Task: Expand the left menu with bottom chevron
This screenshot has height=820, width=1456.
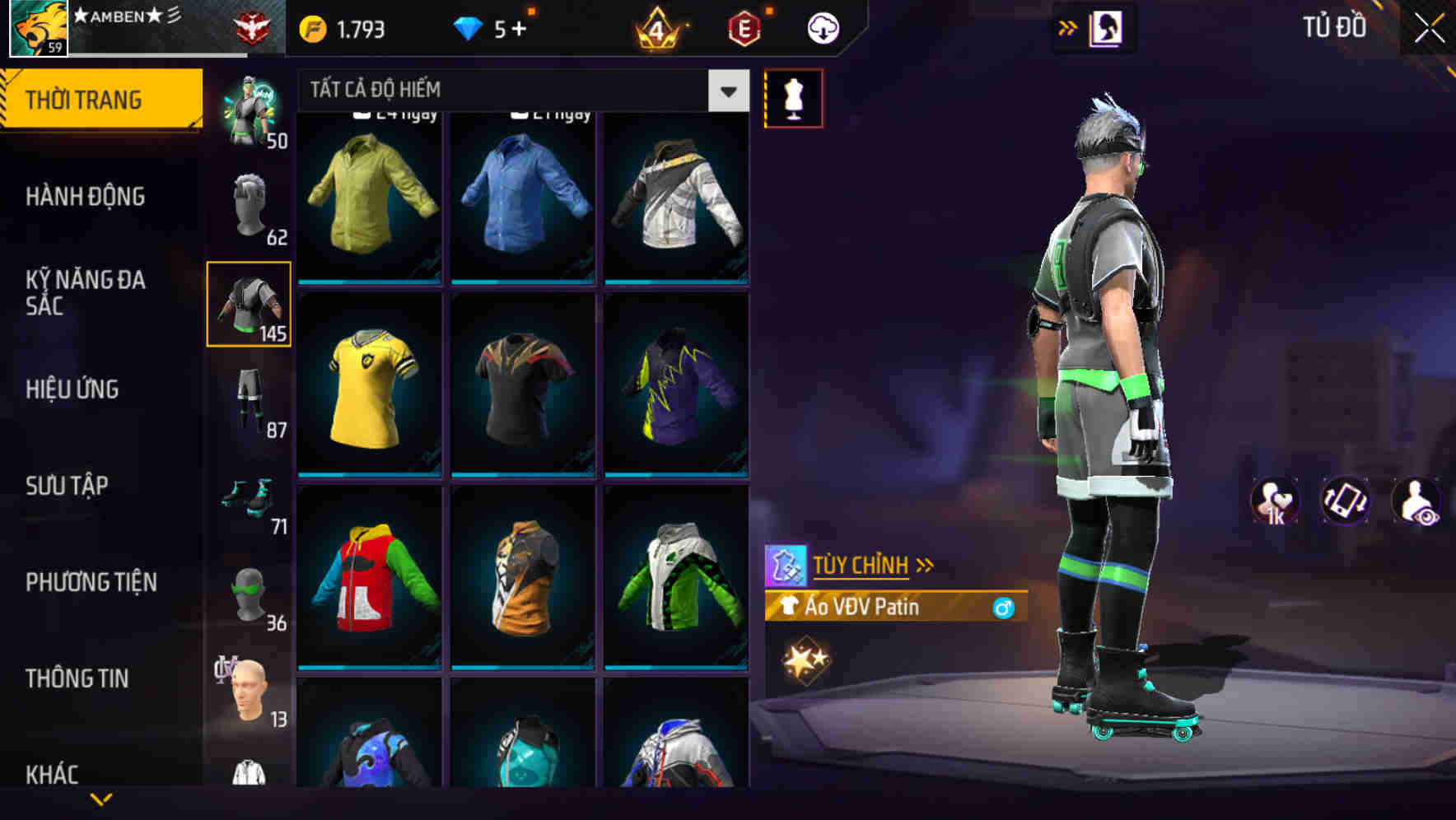Action: [x=101, y=797]
